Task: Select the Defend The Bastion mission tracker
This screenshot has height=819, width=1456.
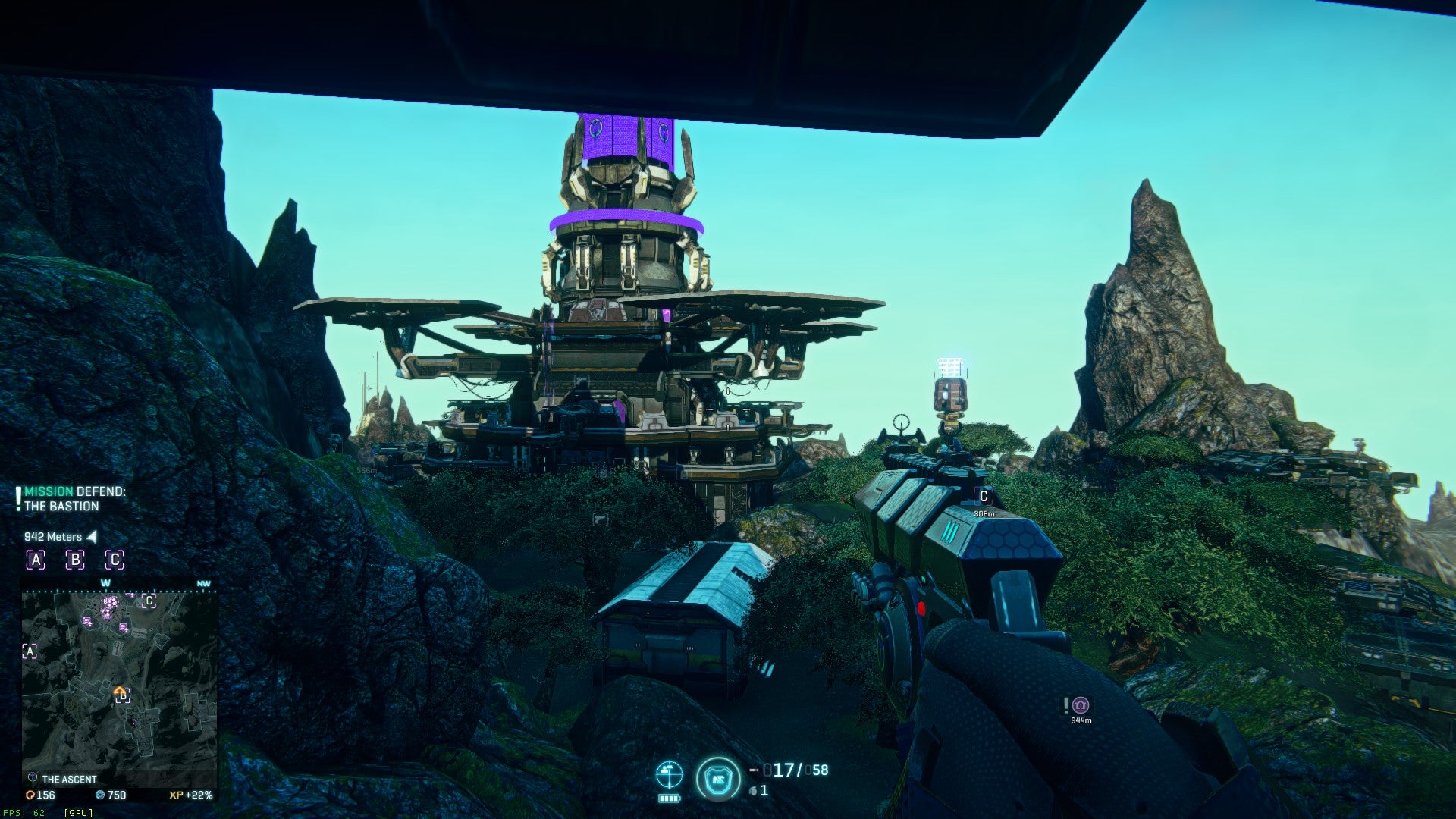Action: pyautogui.click(x=74, y=499)
